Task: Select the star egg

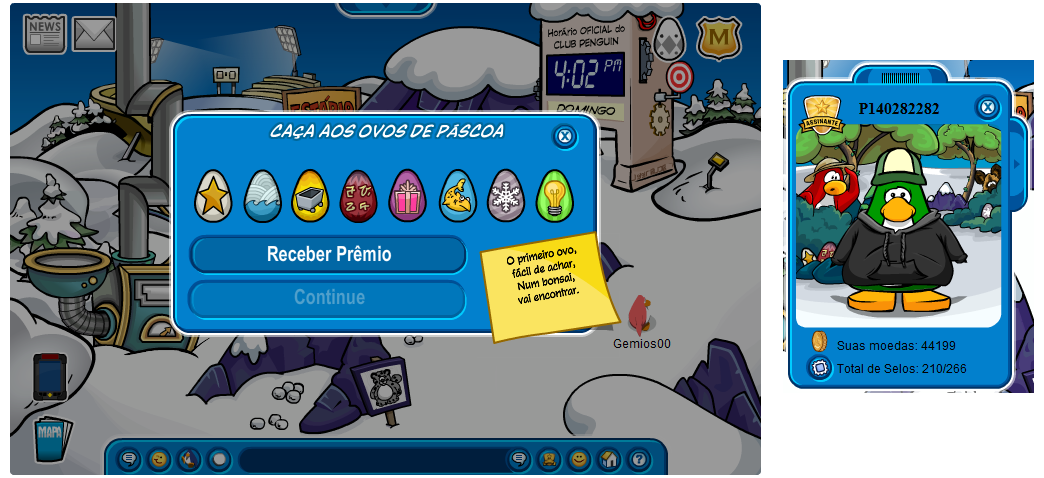Action: click(x=213, y=196)
